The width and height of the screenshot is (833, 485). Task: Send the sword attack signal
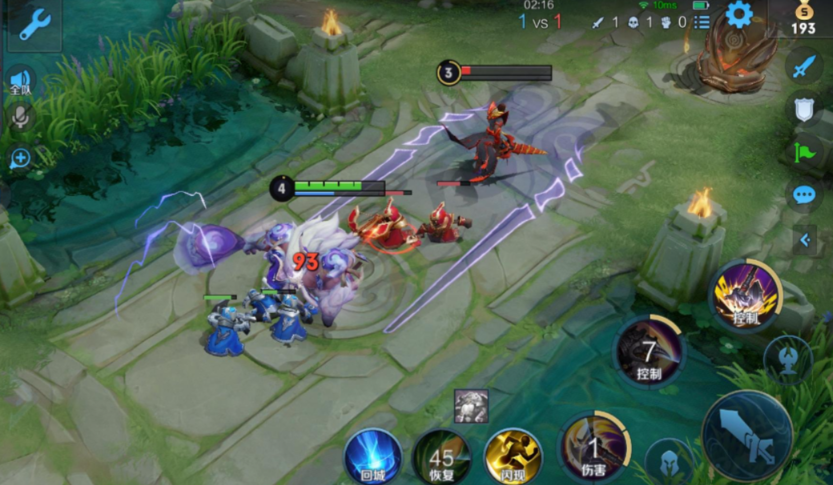coord(804,68)
